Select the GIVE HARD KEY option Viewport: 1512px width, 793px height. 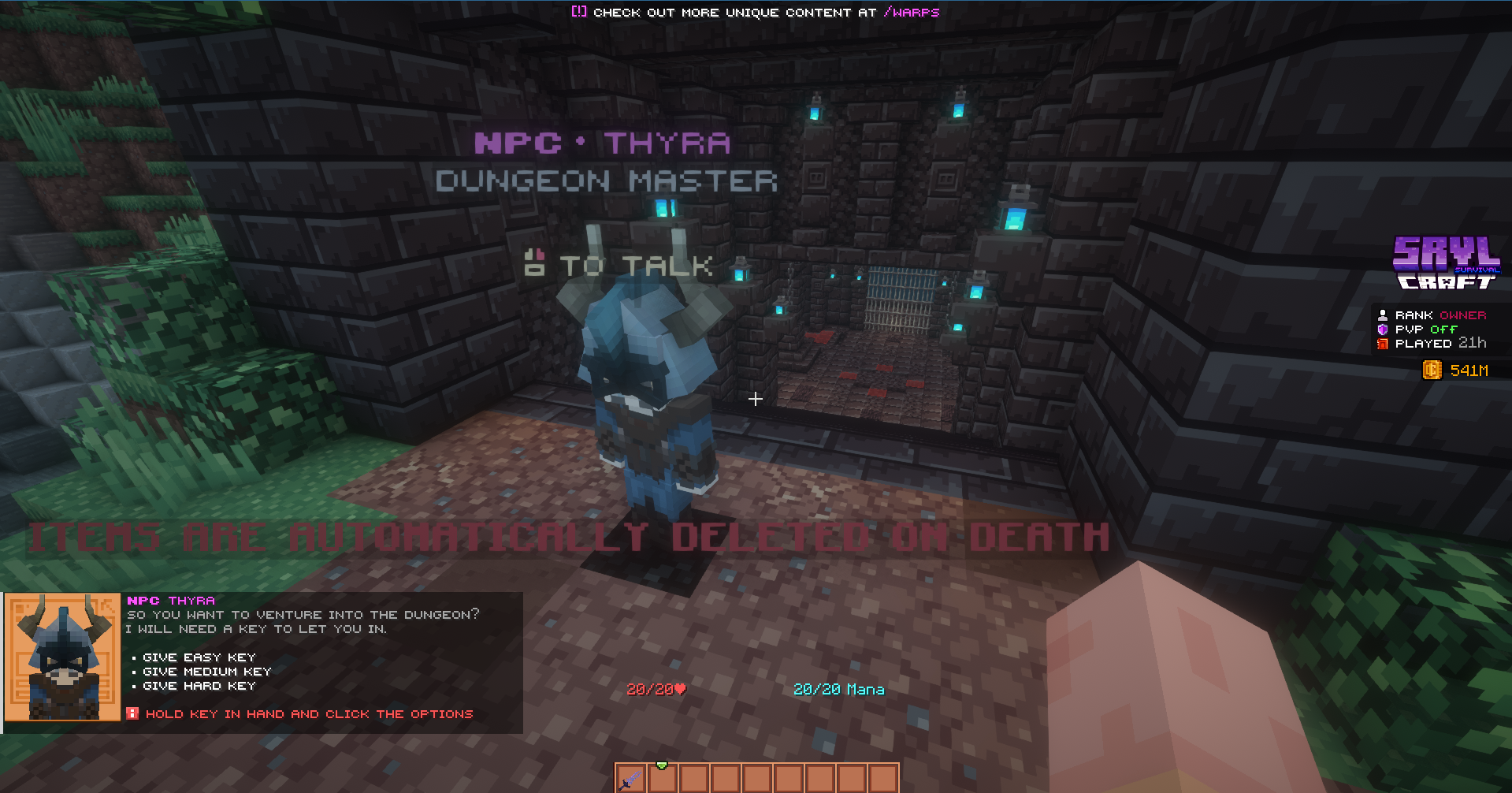point(198,686)
